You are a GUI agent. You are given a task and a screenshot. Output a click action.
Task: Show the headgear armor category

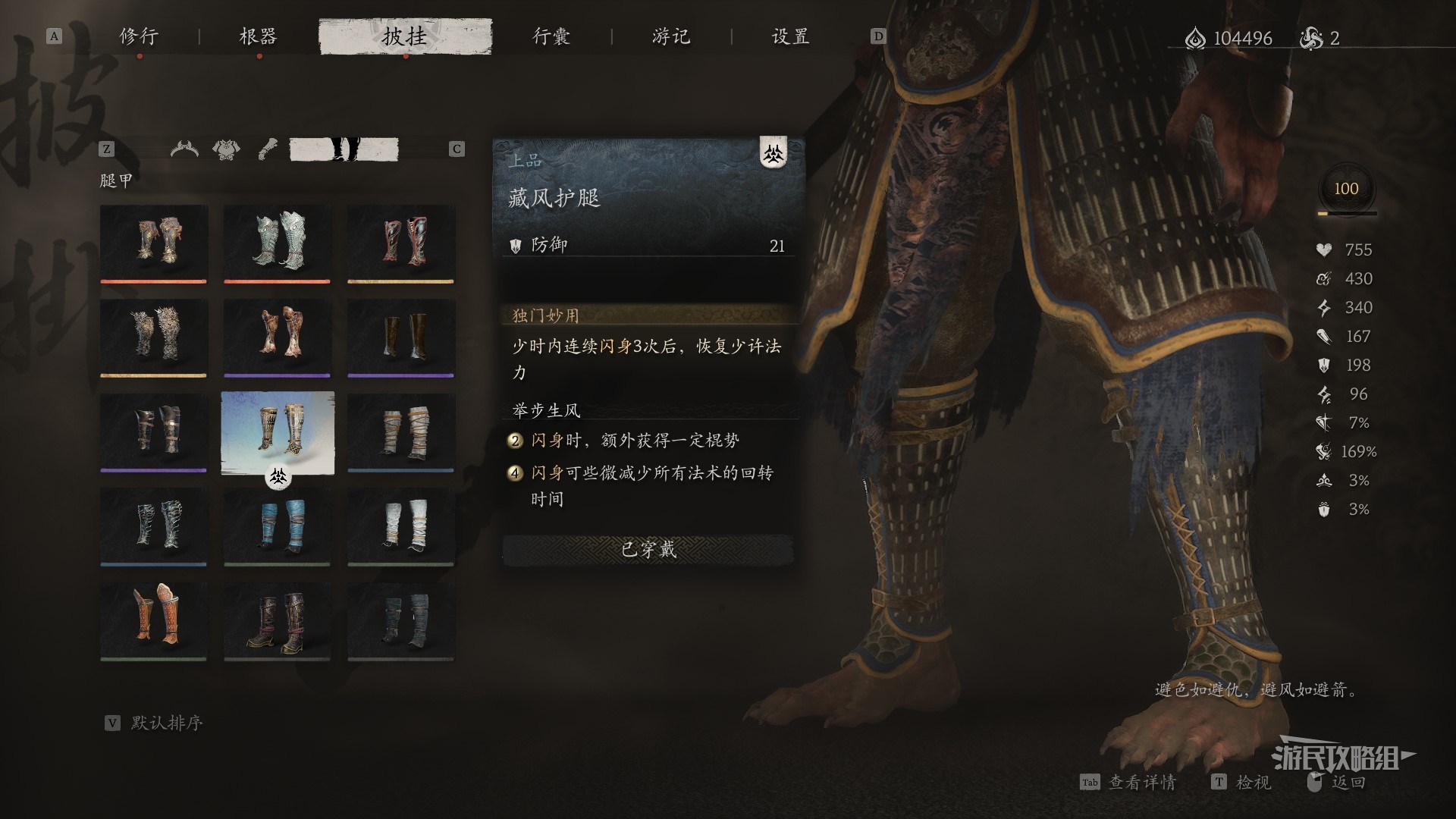click(x=184, y=149)
